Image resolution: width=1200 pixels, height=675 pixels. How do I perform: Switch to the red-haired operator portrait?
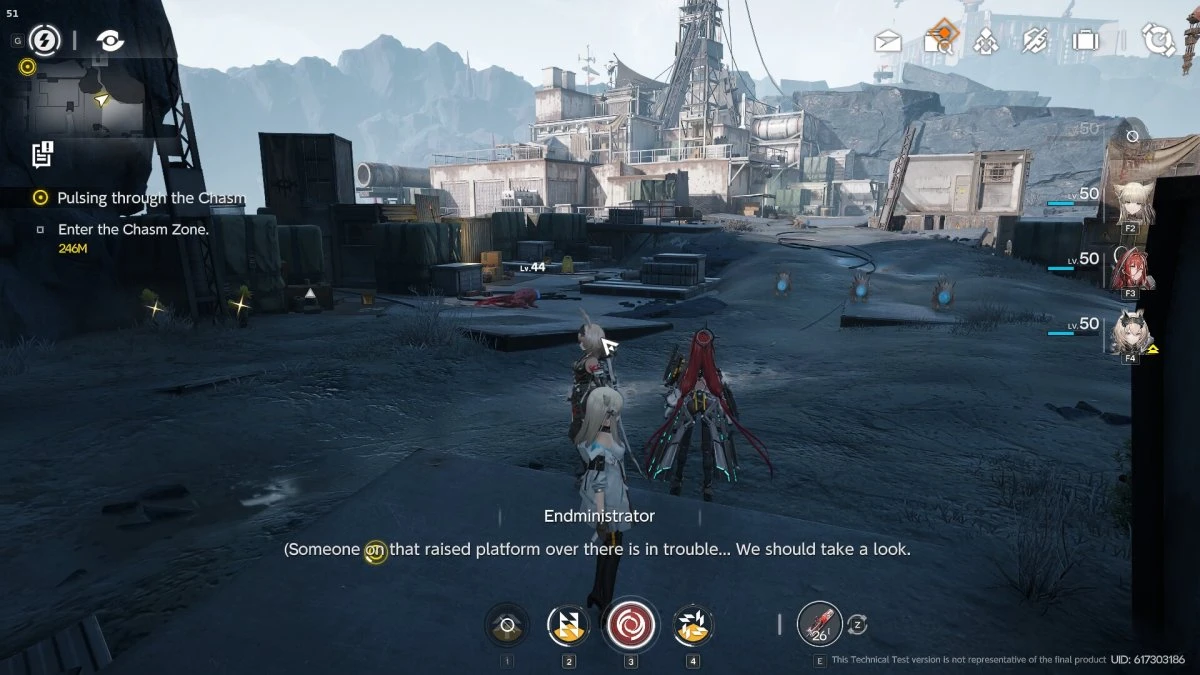[x=1132, y=267]
